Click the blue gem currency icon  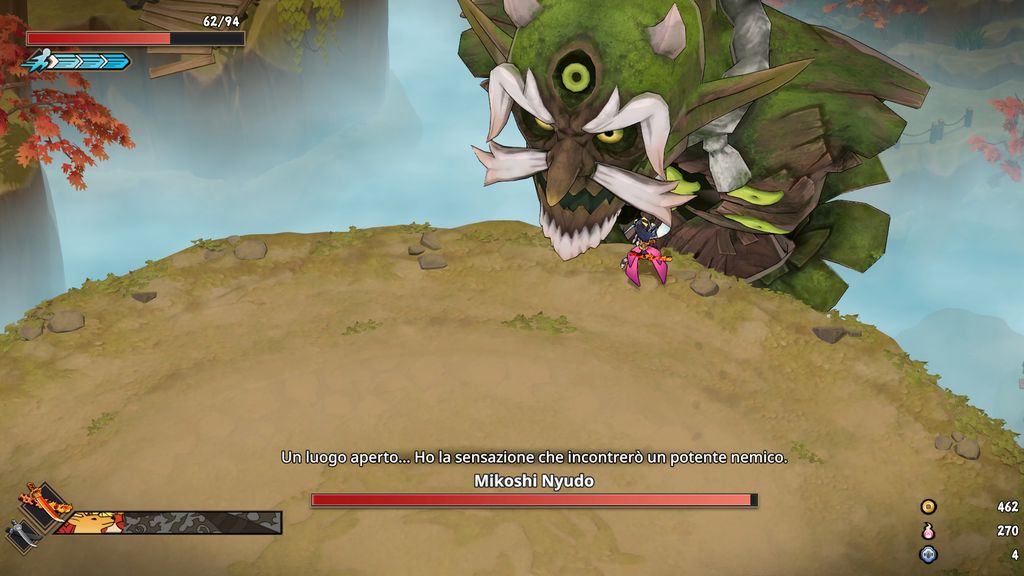tap(928, 555)
